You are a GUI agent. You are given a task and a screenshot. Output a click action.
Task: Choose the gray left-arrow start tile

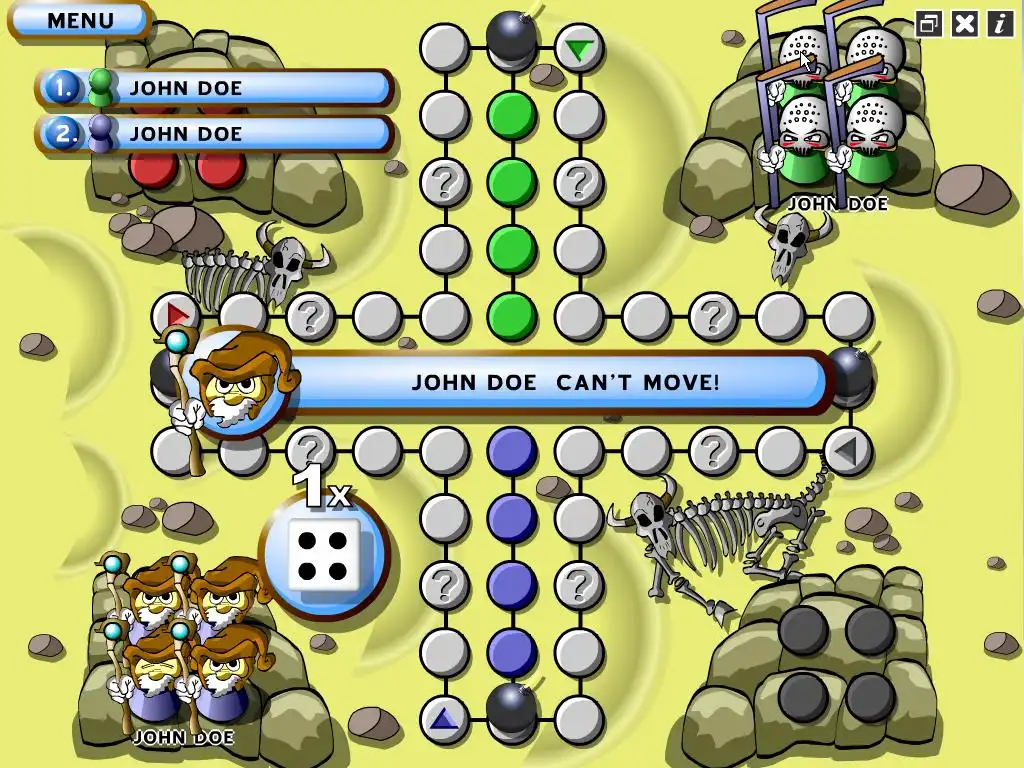point(847,452)
